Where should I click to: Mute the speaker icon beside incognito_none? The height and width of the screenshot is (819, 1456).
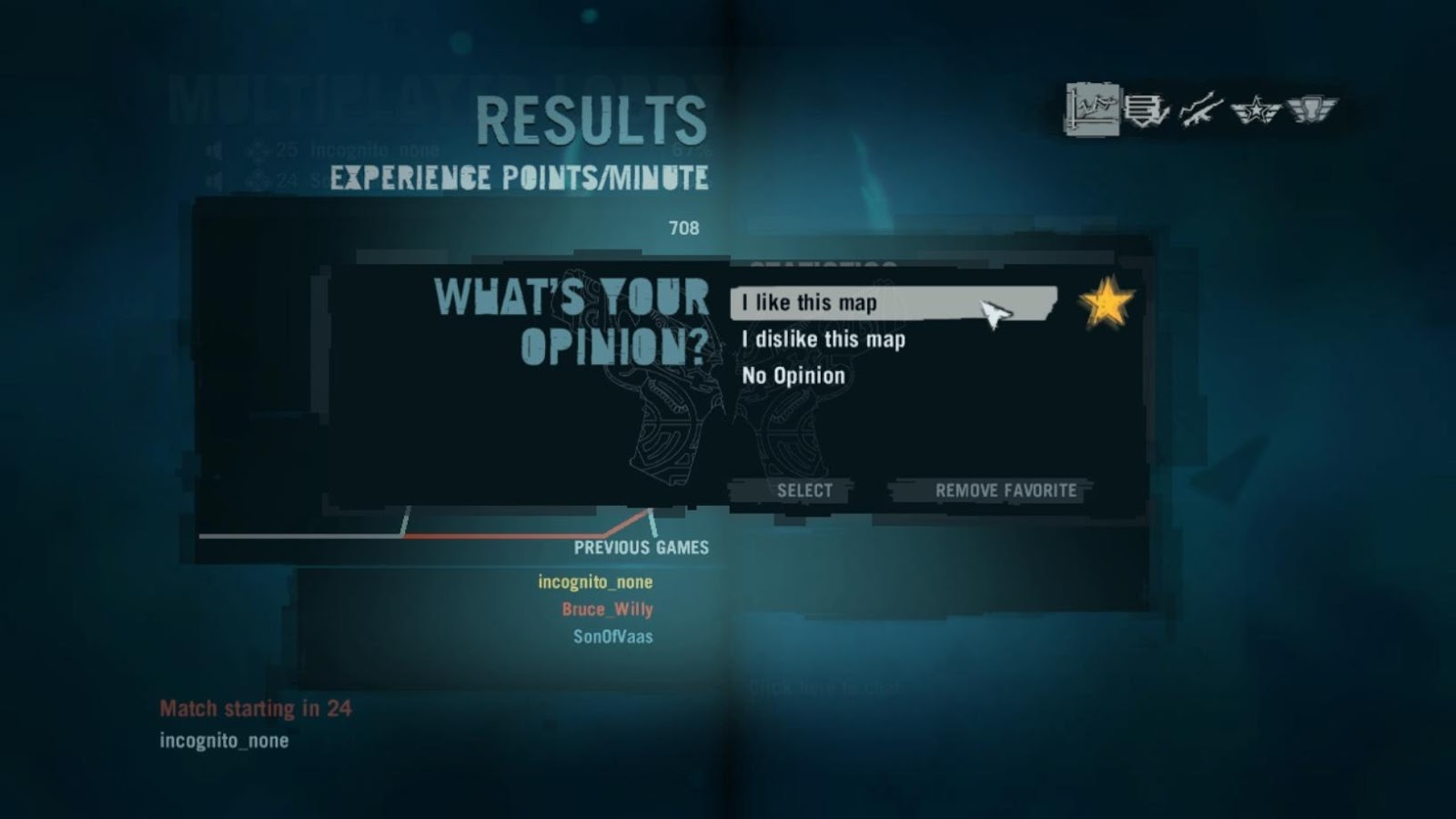click(x=213, y=148)
